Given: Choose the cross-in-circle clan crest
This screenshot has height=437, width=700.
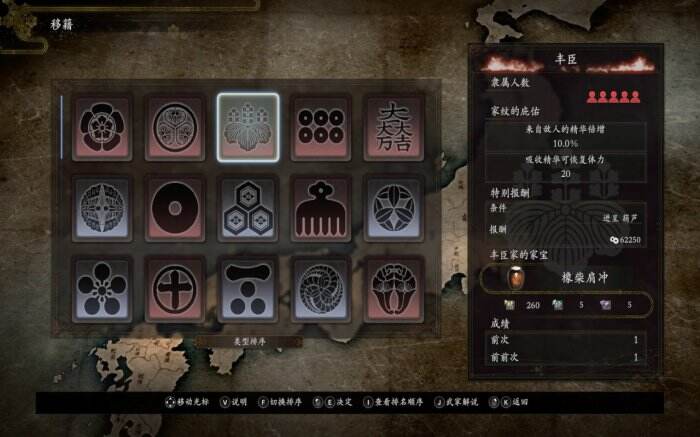Looking at the screenshot, I should coord(176,288).
